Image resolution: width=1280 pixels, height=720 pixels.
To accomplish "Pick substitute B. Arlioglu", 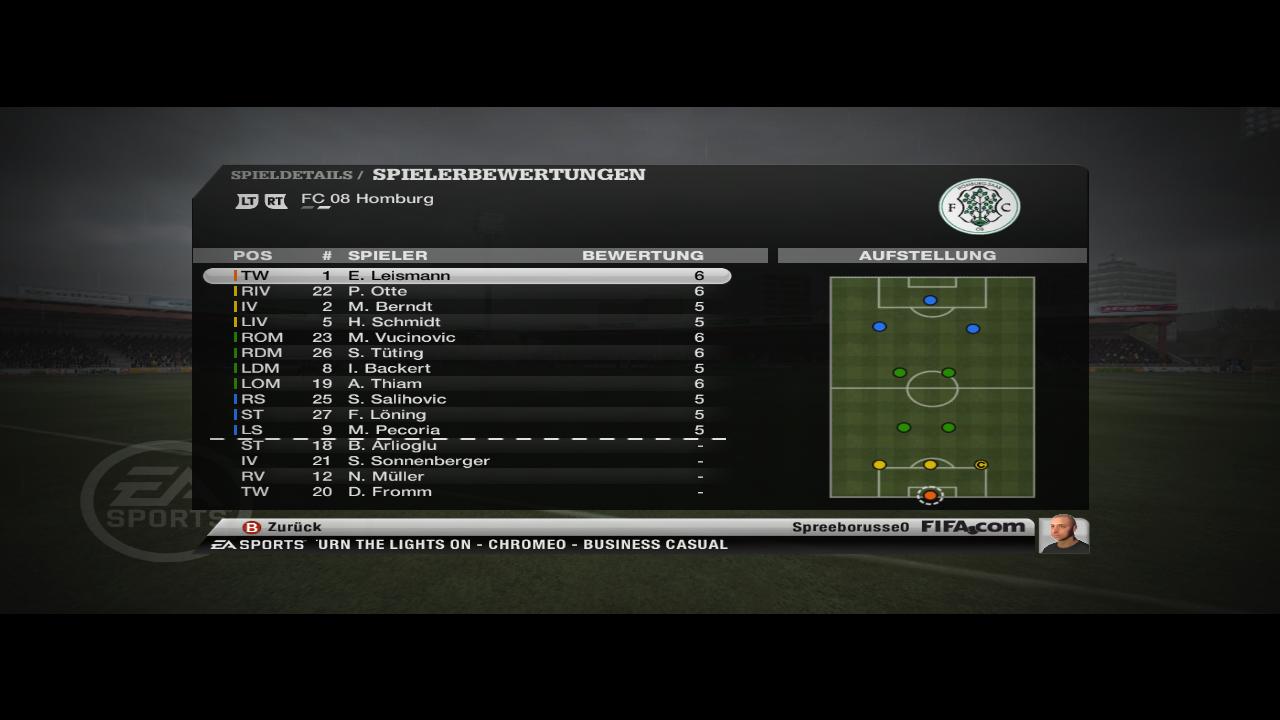I will coord(467,446).
